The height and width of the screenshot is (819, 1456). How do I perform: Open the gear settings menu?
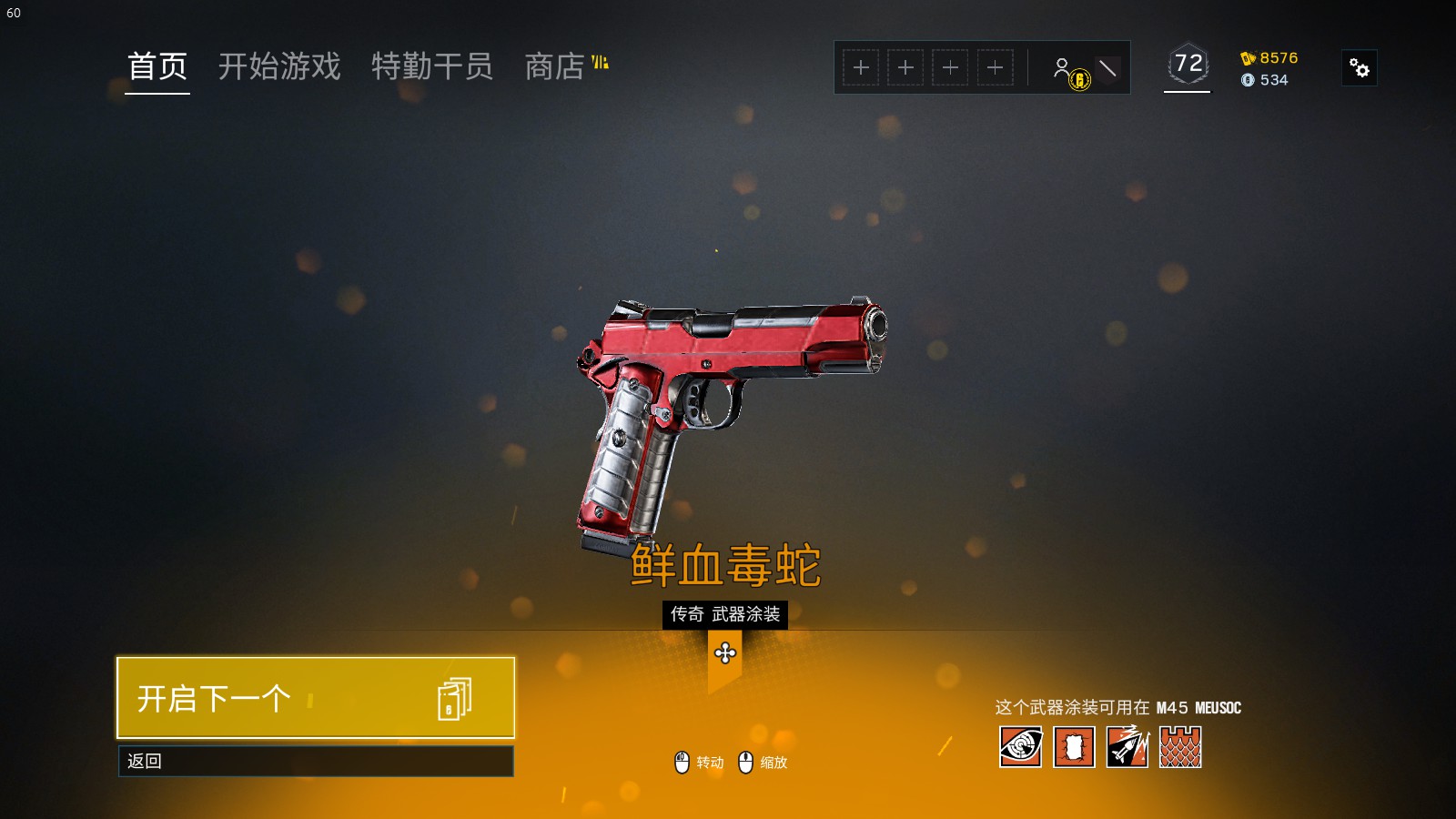click(x=1359, y=68)
